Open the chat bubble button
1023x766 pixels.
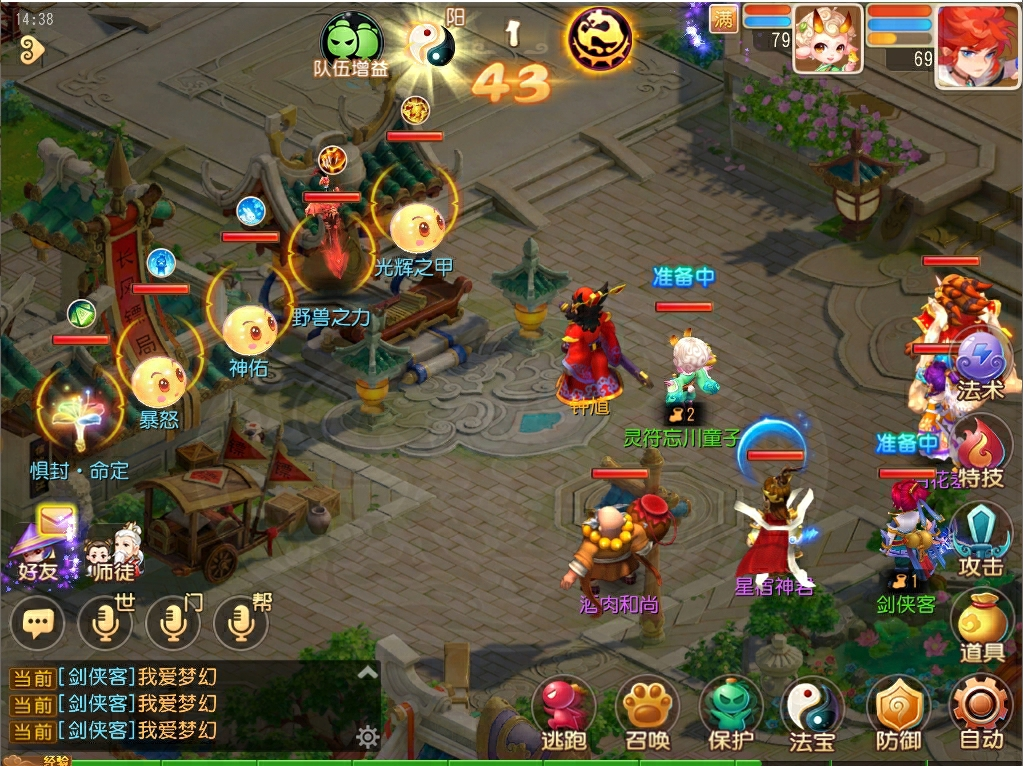click(x=38, y=624)
